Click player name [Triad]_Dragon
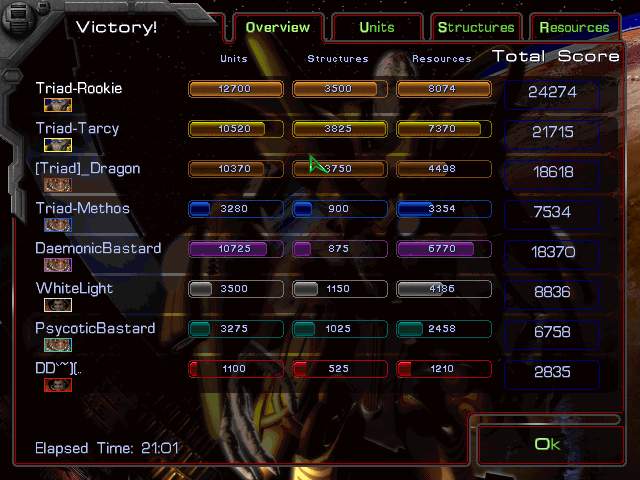 88,169
